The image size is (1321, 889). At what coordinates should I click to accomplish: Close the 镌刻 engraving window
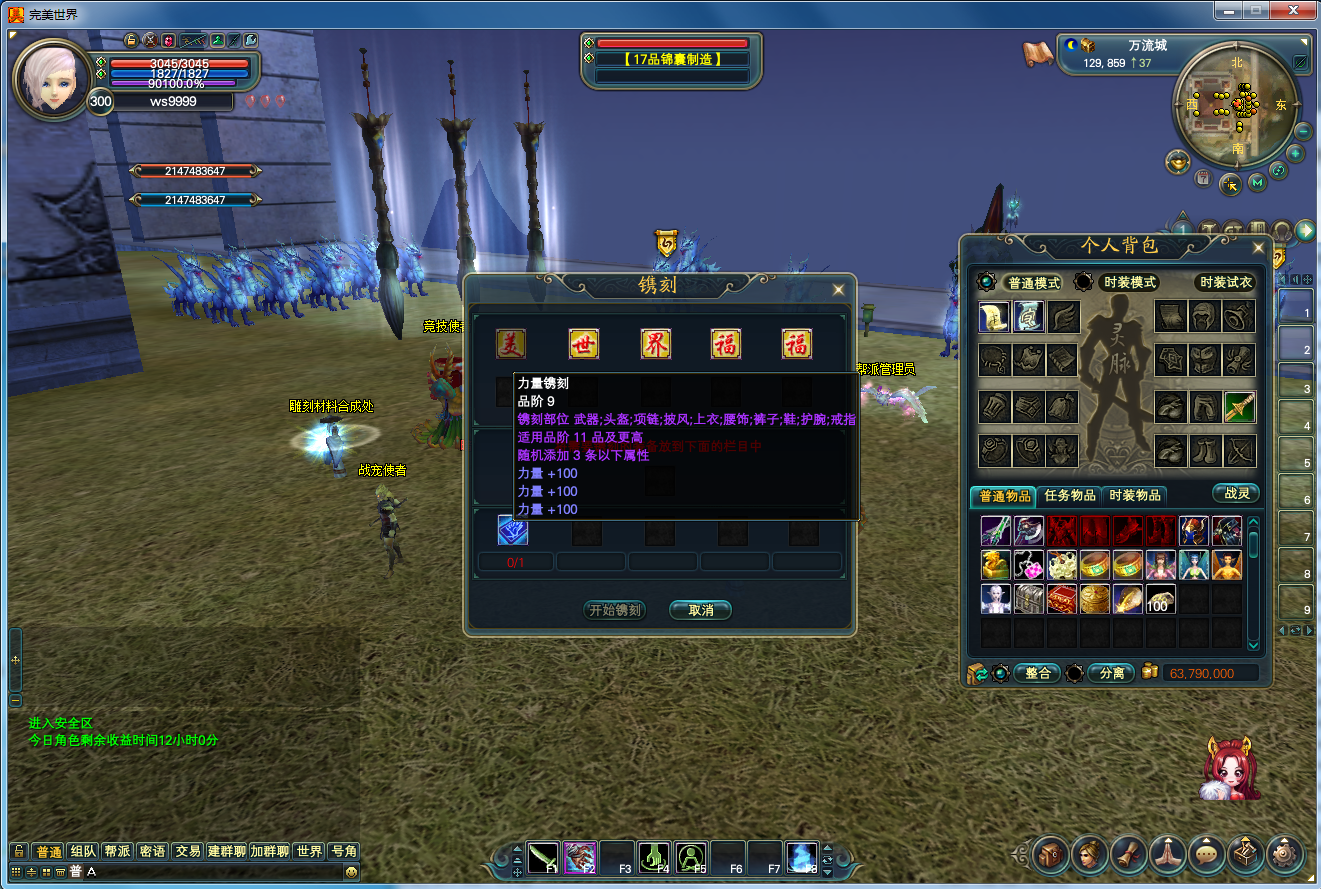tap(838, 290)
